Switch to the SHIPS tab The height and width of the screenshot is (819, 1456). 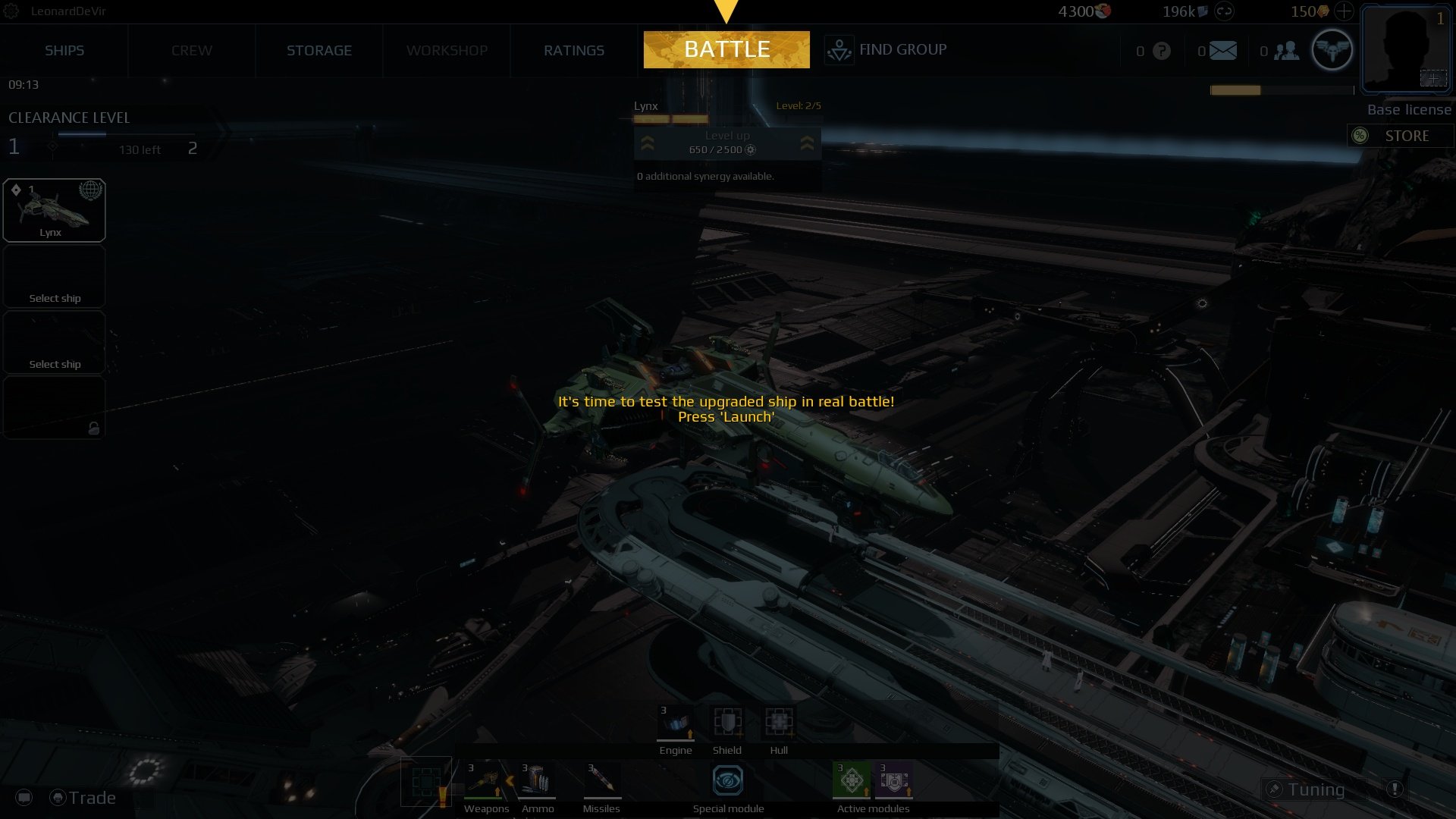point(64,50)
